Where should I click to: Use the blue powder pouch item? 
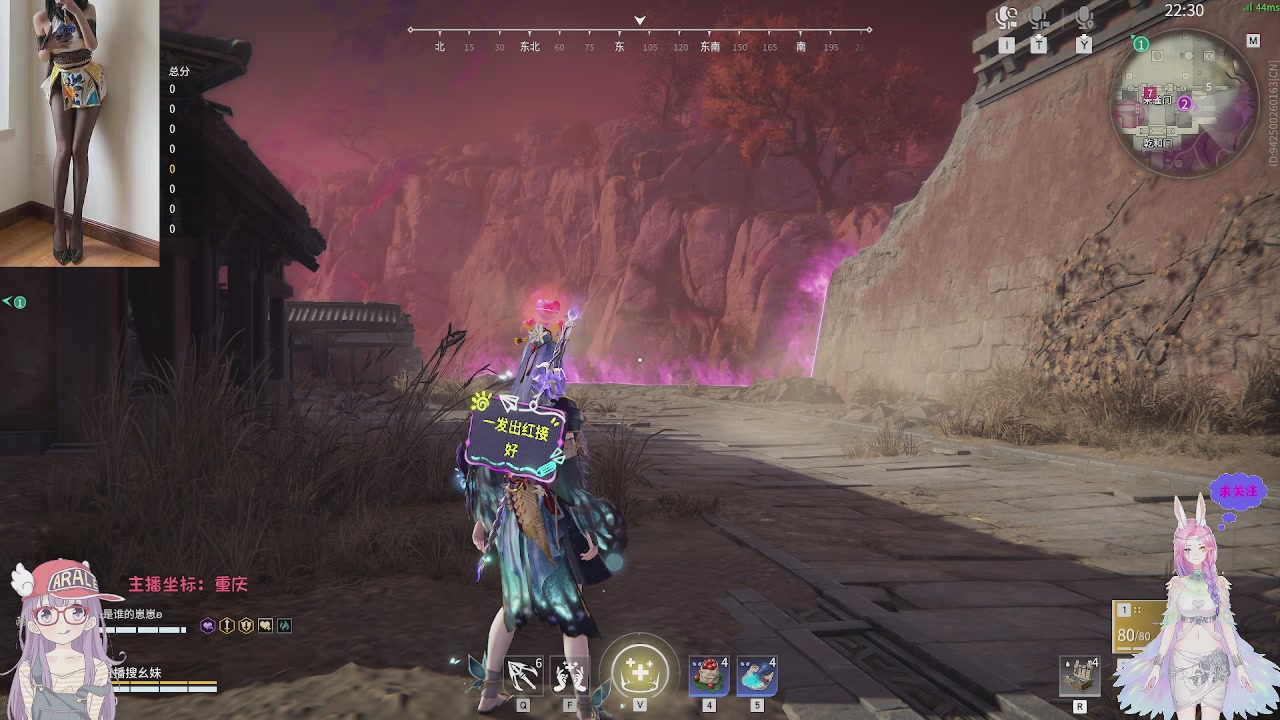[757, 676]
